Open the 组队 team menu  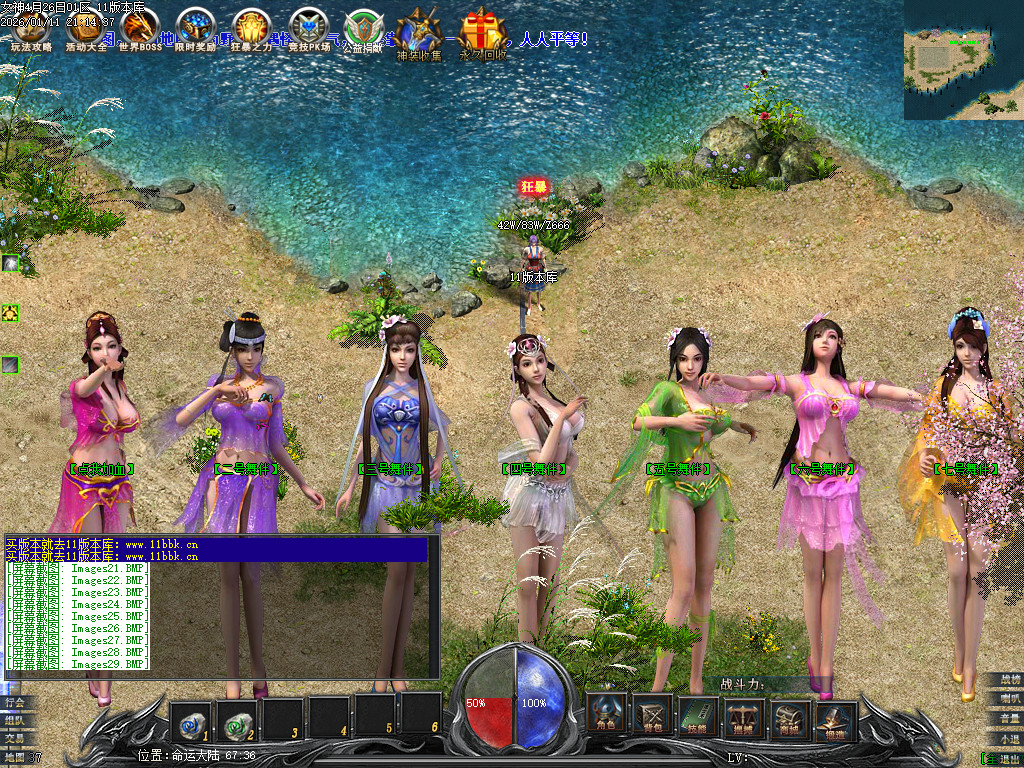tap(17, 720)
